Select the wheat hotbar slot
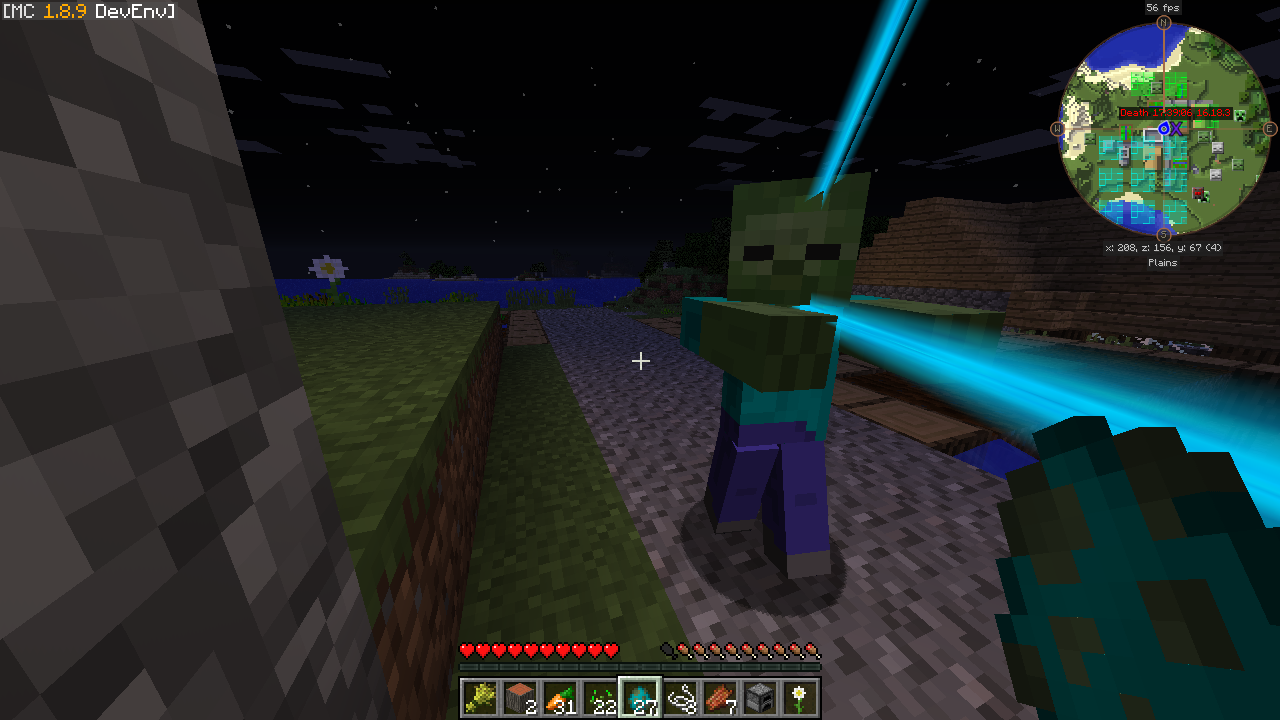Image resolution: width=1280 pixels, height=720 pixels. pos(480,697)
